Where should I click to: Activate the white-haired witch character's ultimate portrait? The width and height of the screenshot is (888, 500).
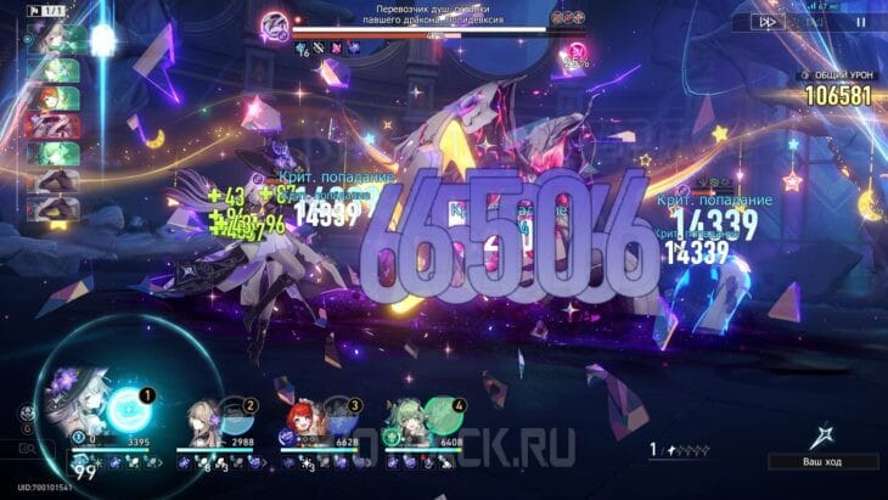click(x=82, y=400)
